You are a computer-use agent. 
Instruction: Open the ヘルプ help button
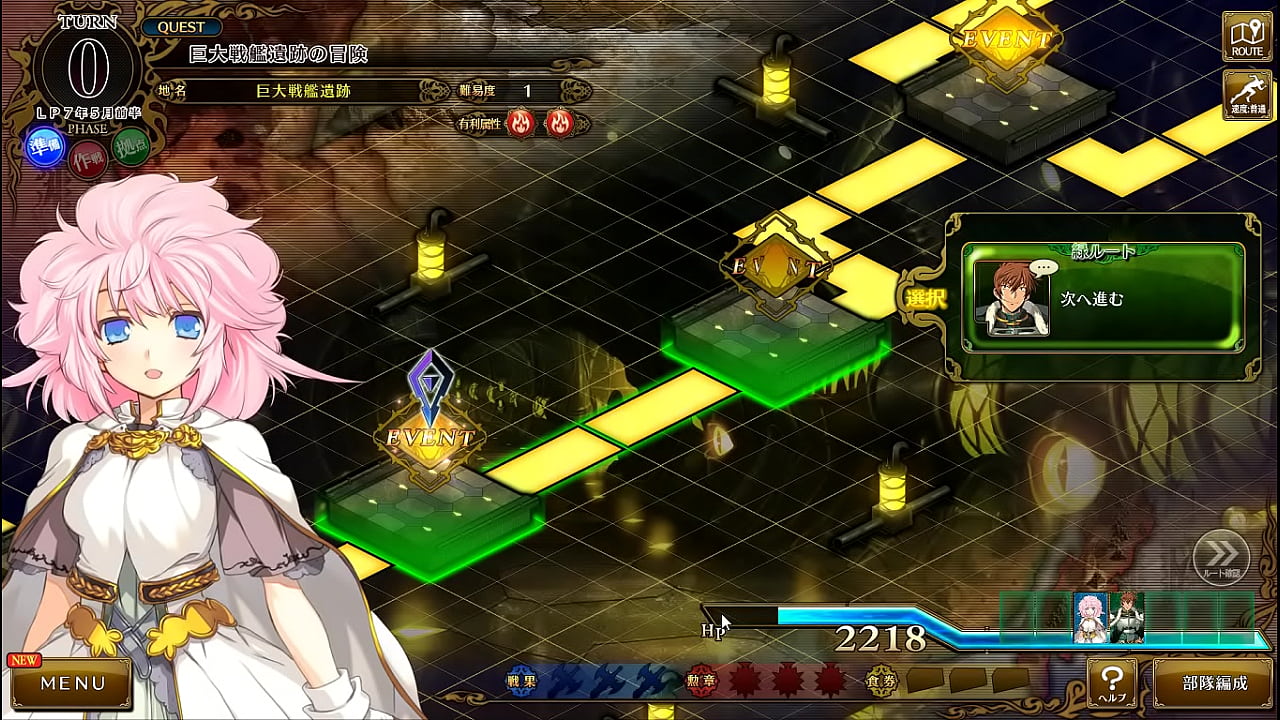(x=1112, y=683)
